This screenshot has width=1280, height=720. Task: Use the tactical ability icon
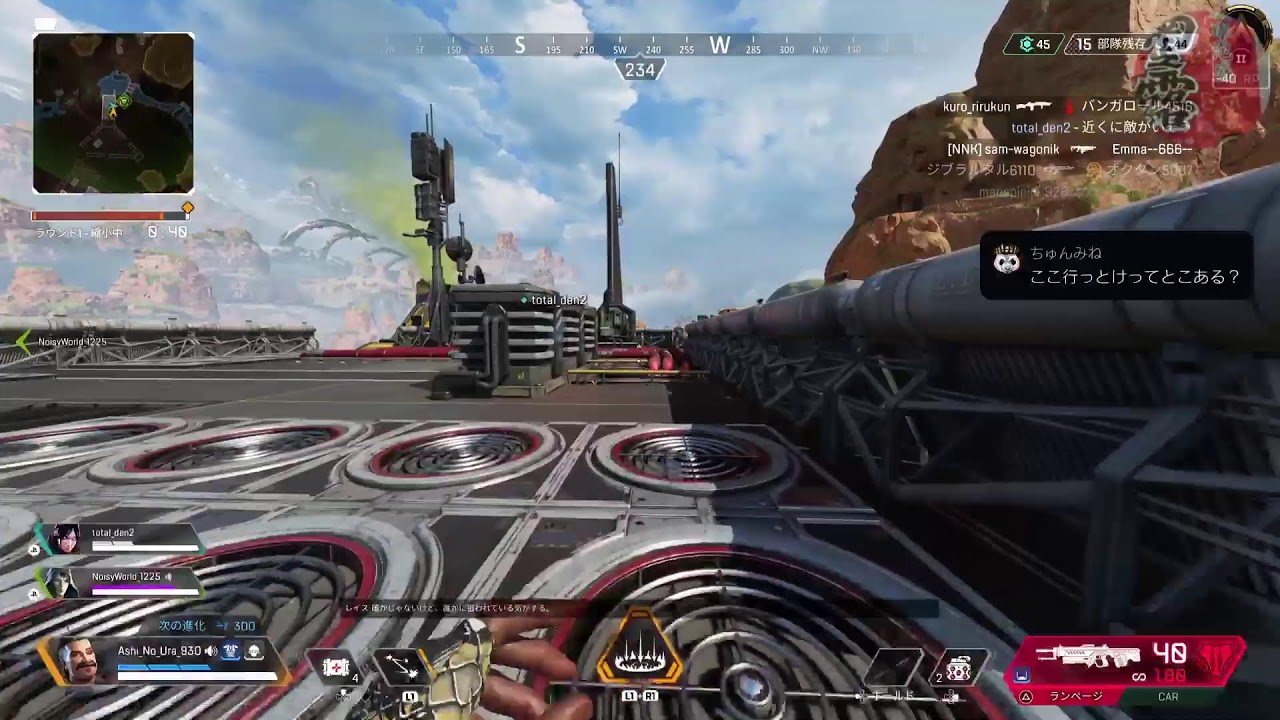click(401, 666)
